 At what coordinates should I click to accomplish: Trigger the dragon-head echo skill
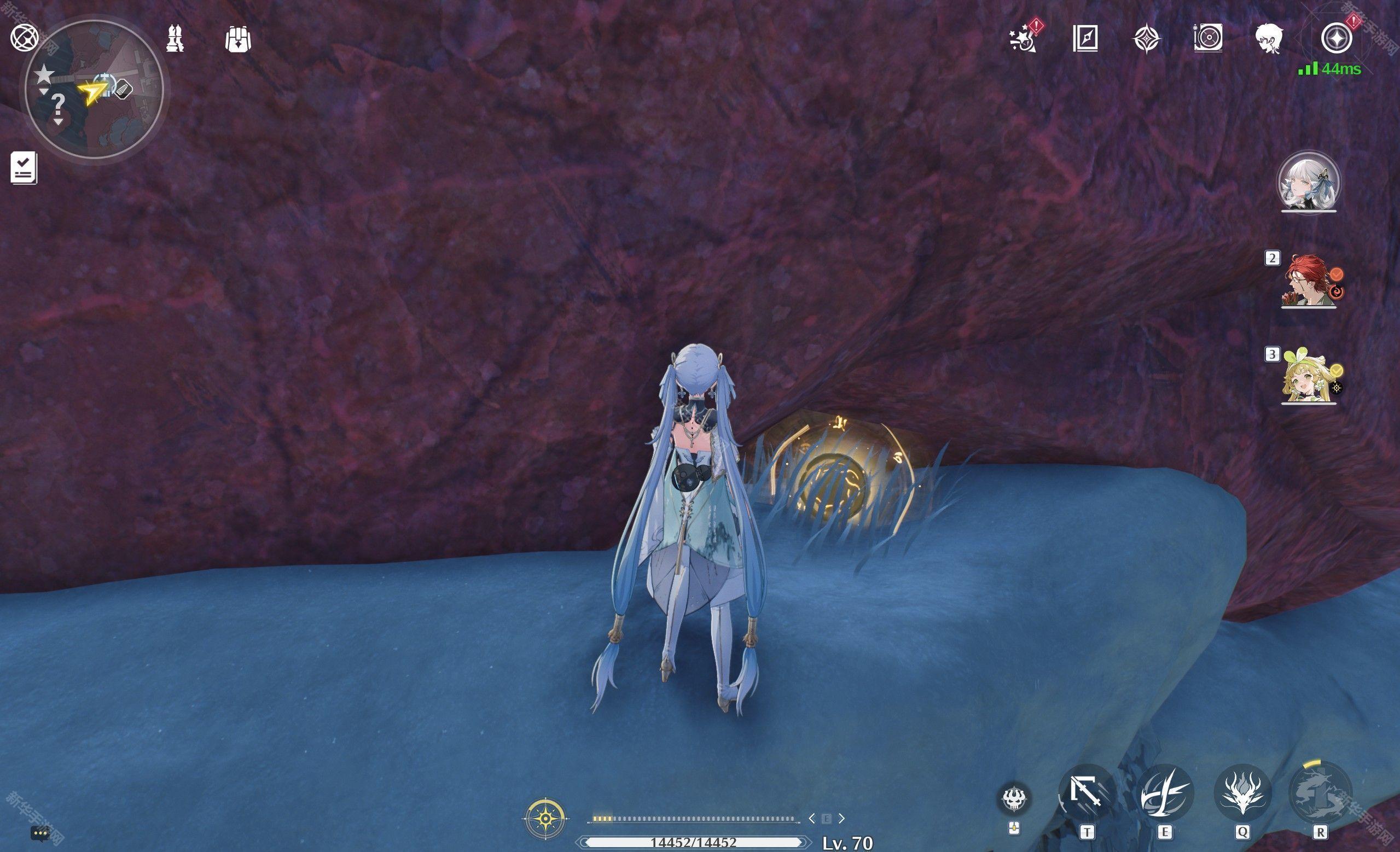1241,792
